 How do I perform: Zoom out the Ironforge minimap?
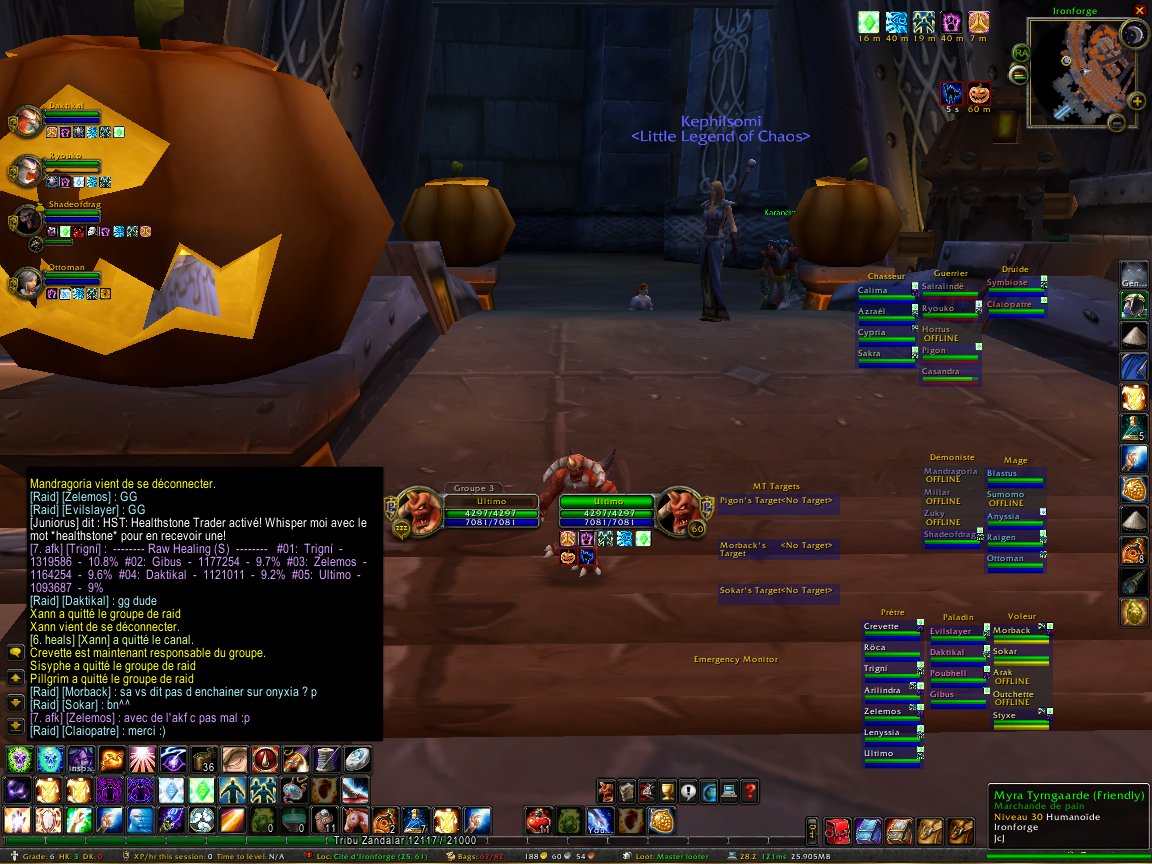tap(1117, 124)
